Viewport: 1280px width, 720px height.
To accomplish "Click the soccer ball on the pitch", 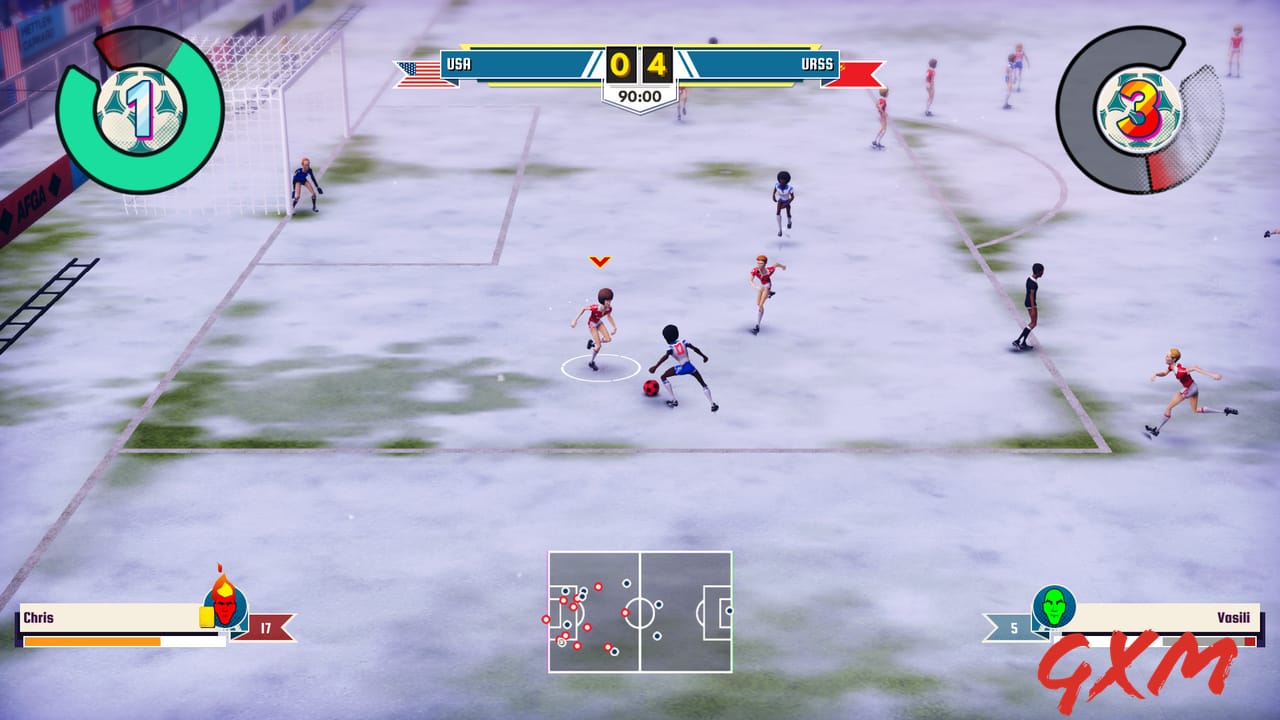I will (x=649, y=389).
